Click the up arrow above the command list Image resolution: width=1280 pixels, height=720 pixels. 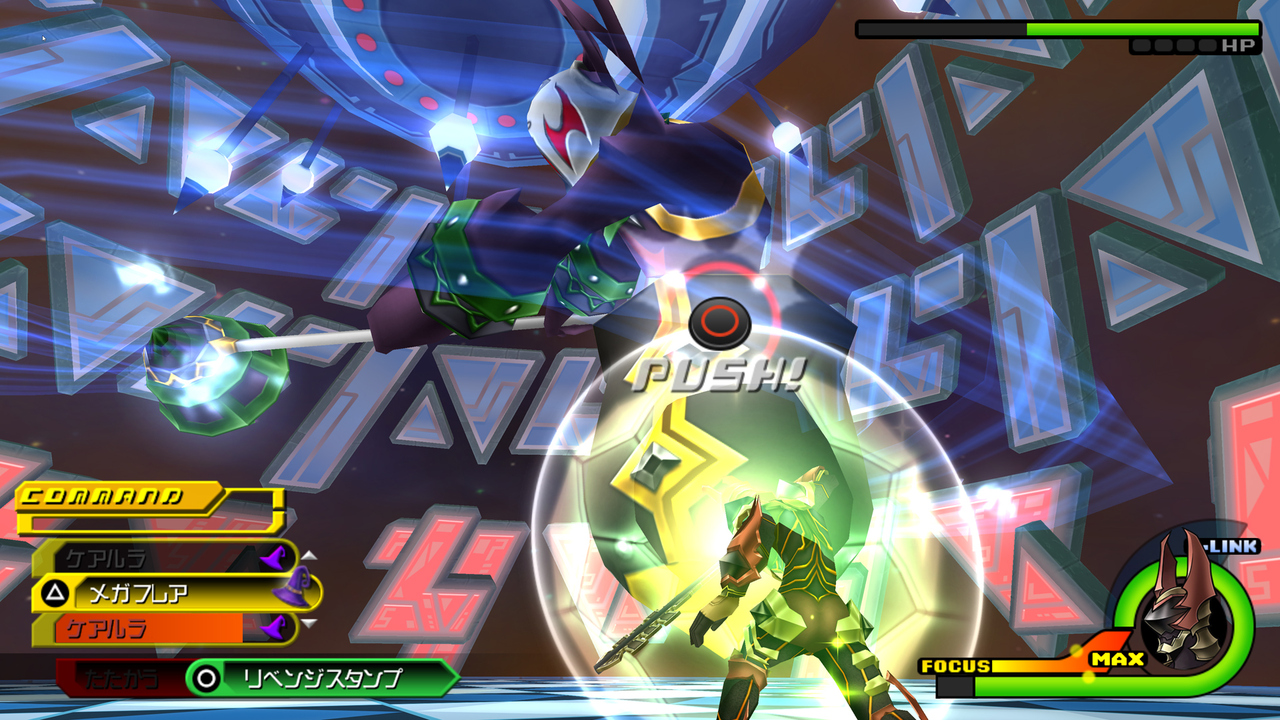tap(308, 556)
